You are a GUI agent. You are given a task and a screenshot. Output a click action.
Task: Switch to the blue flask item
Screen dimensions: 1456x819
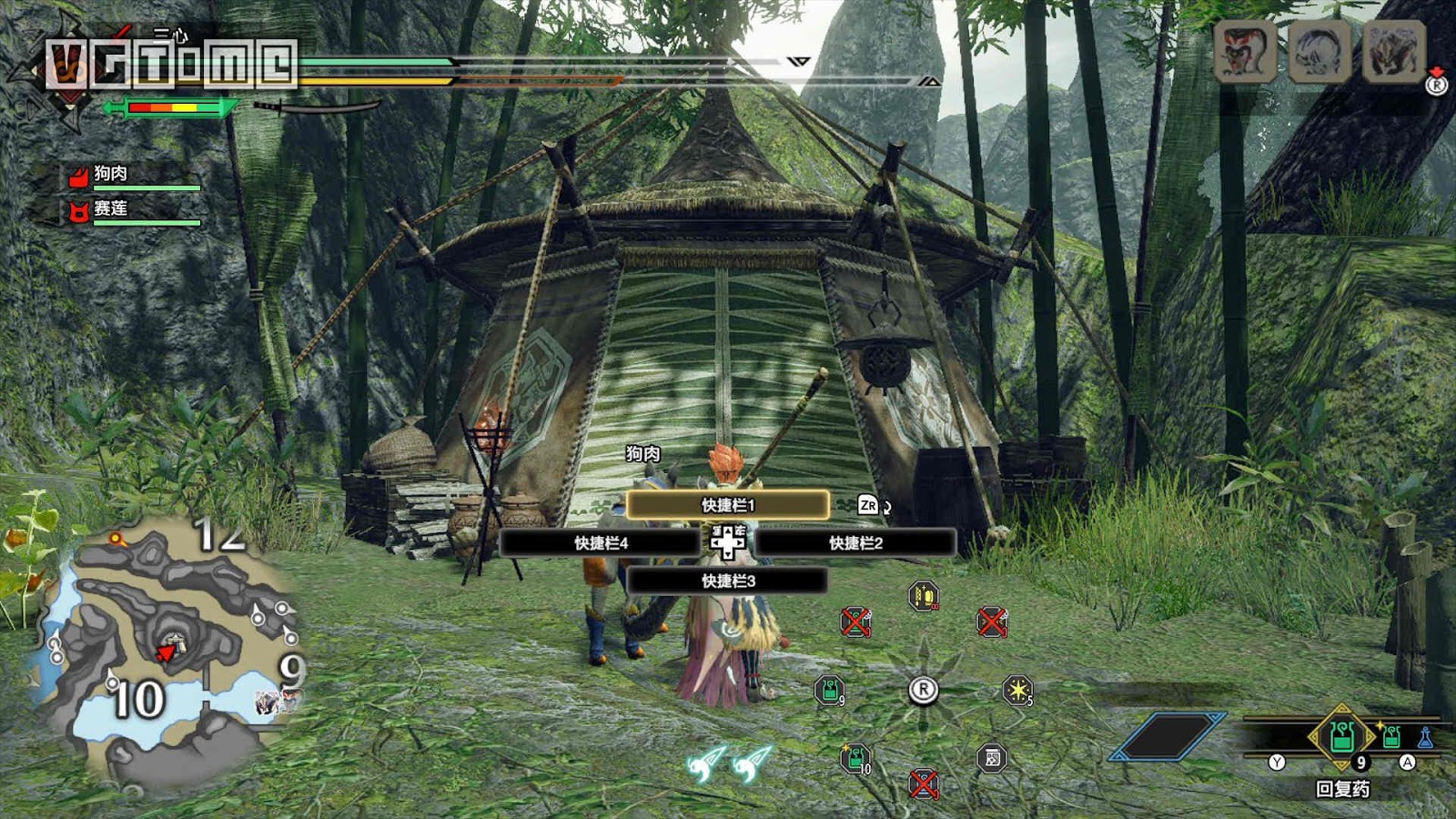click(1425, 737)
